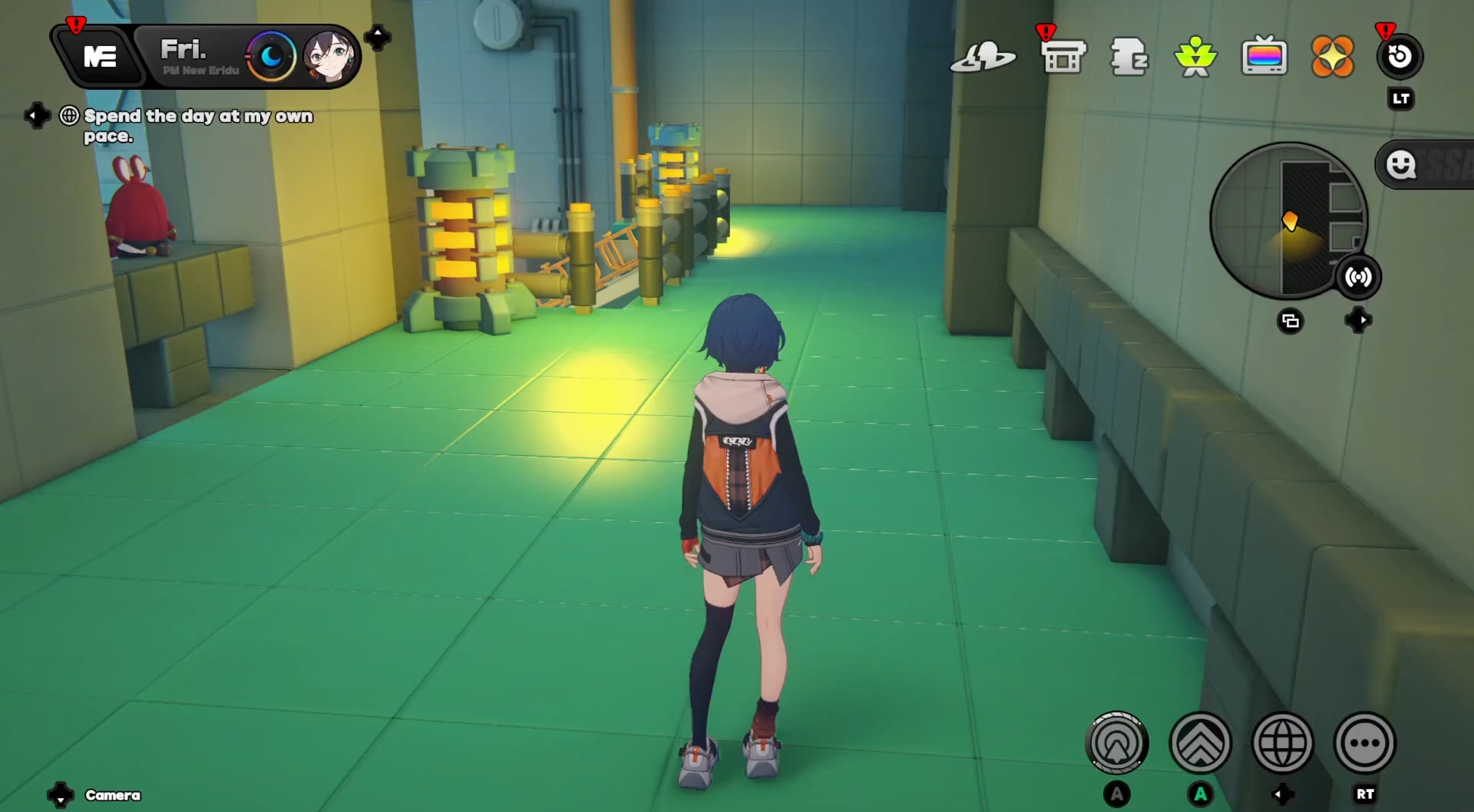The width and height of the screenshot is (1474, 812).
Task: Toggle the signal broadcast icon beside the minimap
Action: tap(1358, 277)
